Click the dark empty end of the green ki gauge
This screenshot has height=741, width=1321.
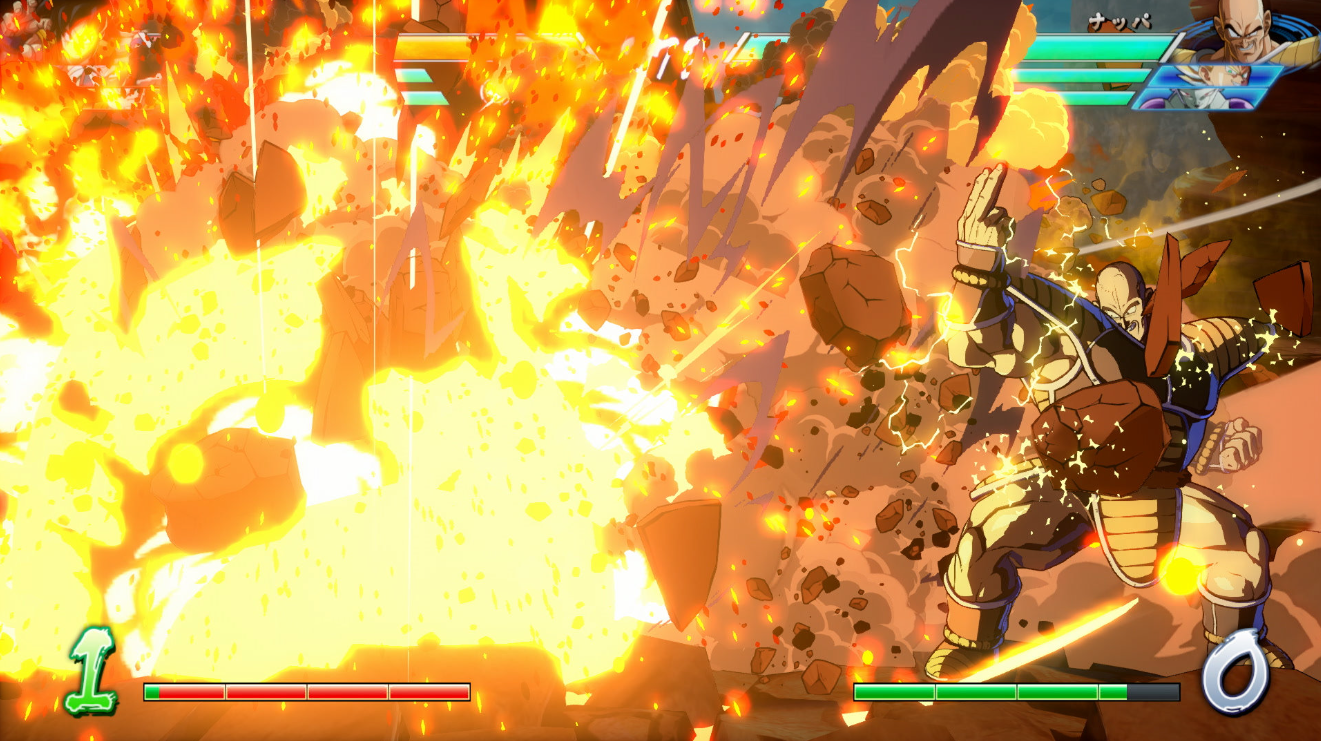(1155, 692)
